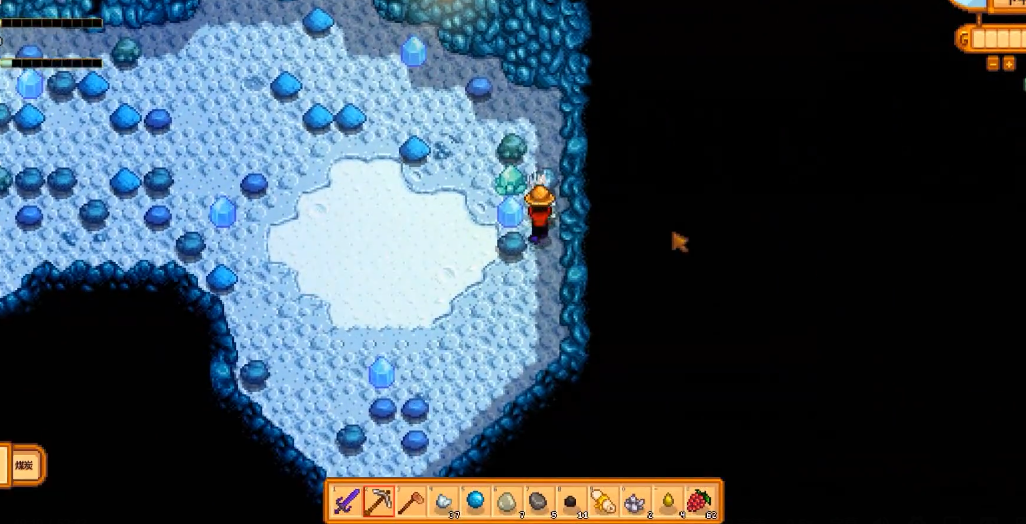Select the dark gray stone stack of 5
Screen dimensions: 1026x524
point(539,501)
